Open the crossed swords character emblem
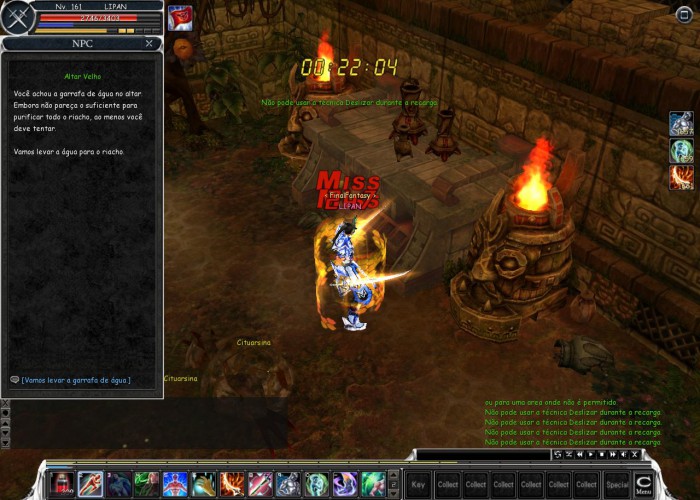700x500 pixels. (x=17, y=18)
